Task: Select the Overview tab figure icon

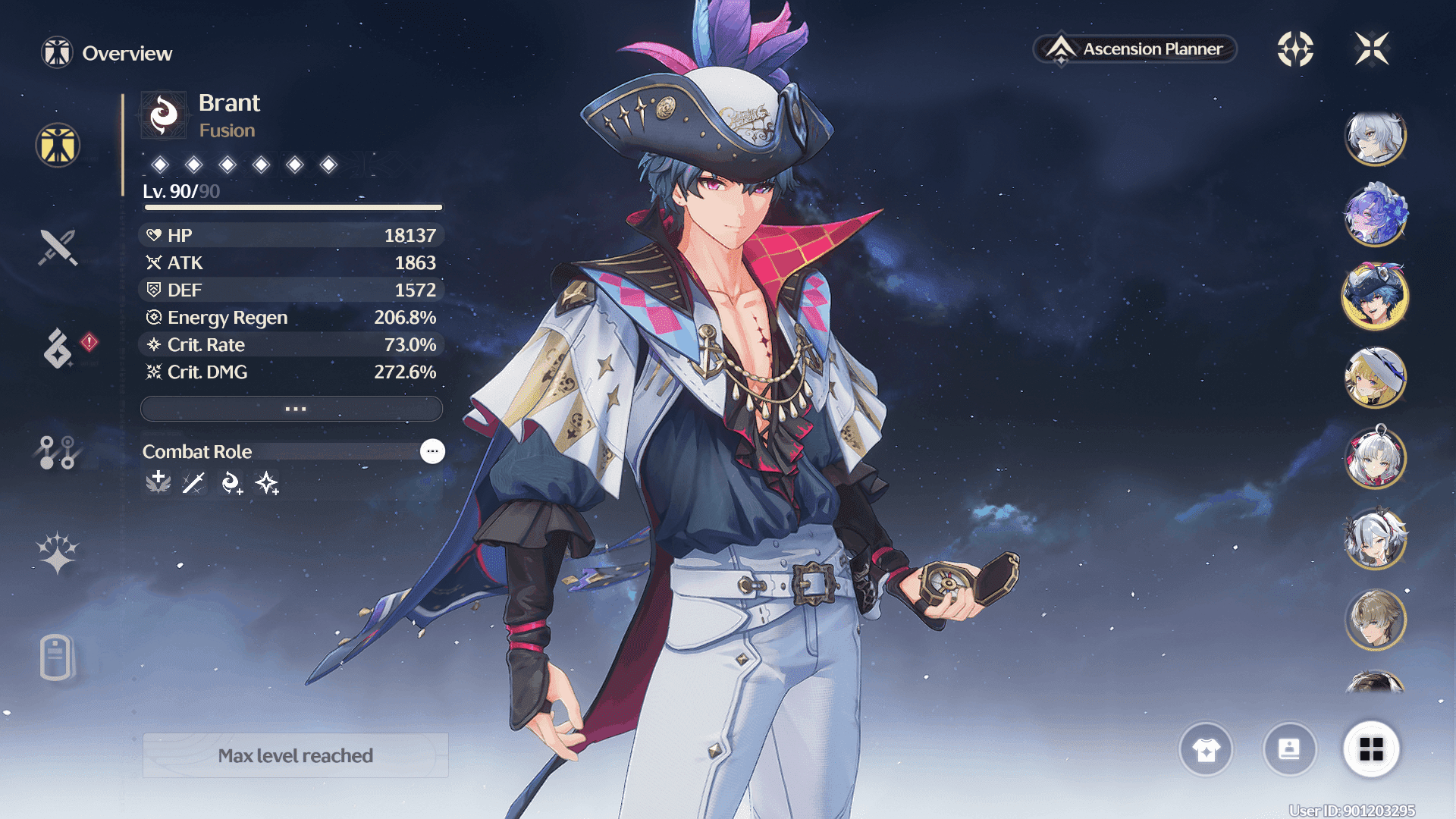Action: click(x=58, y=145)
